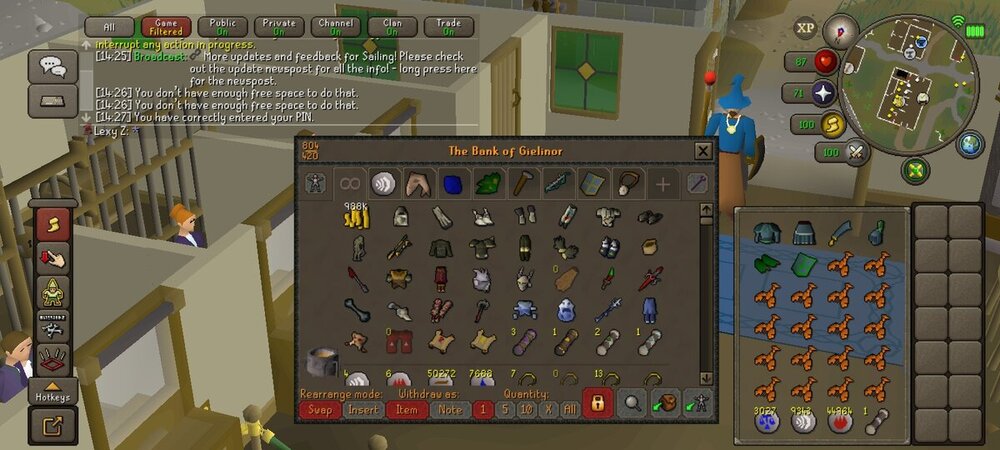This screenshot has width=1000, height=450.
Task: Switch to the blue item bank tab
Action: click(452, 183)
